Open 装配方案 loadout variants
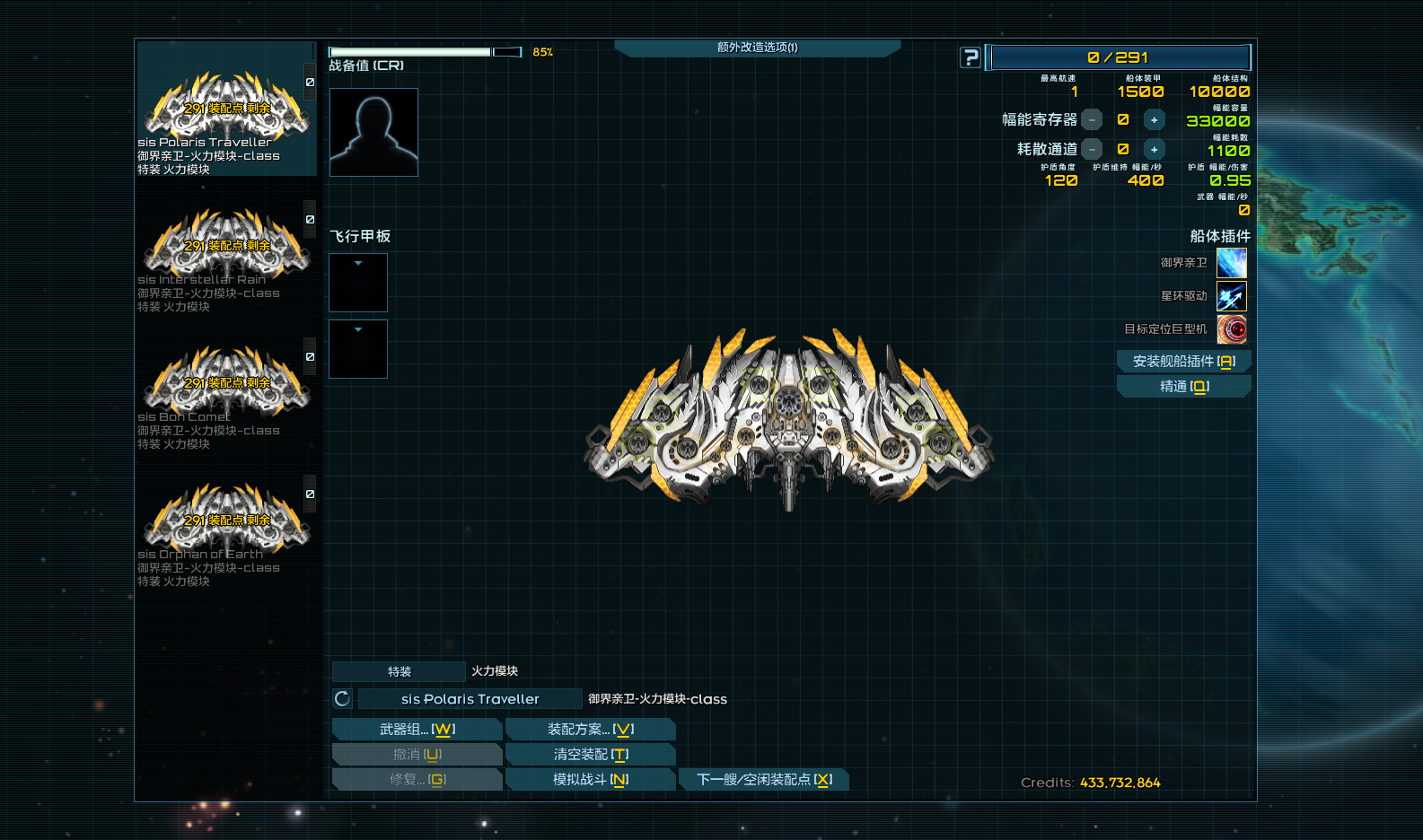Viewport: 1423px width, 840px height. [x=590, y=730]
